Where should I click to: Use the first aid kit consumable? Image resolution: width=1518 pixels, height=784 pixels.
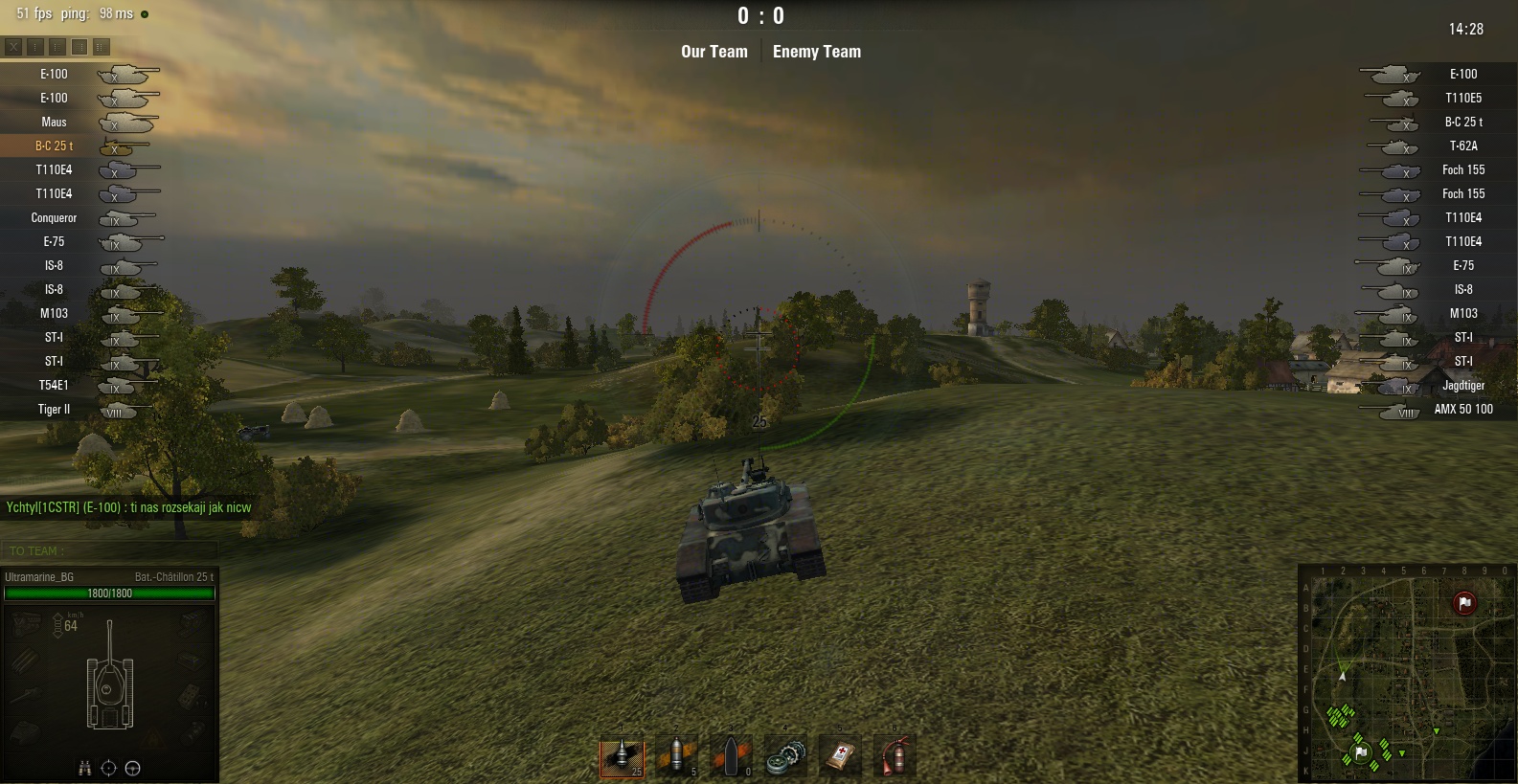[840, 756]
